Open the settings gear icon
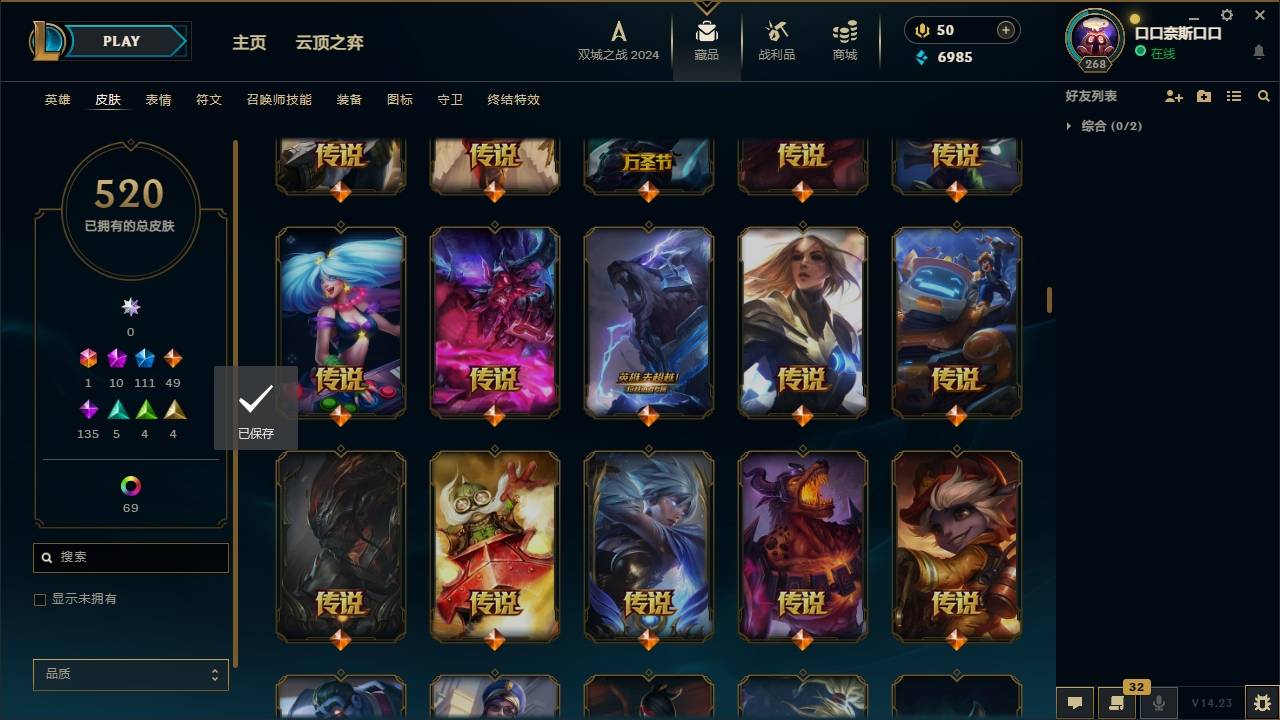The height and width of the screenshot is (720, 1280). coord(1226,14)
